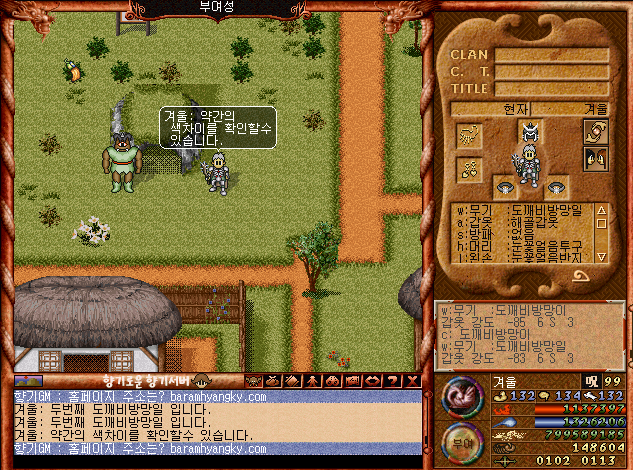Click the question mark help icon
Image resolution: width=633 pixels, height=470 pixels.
tap(395, 380)
